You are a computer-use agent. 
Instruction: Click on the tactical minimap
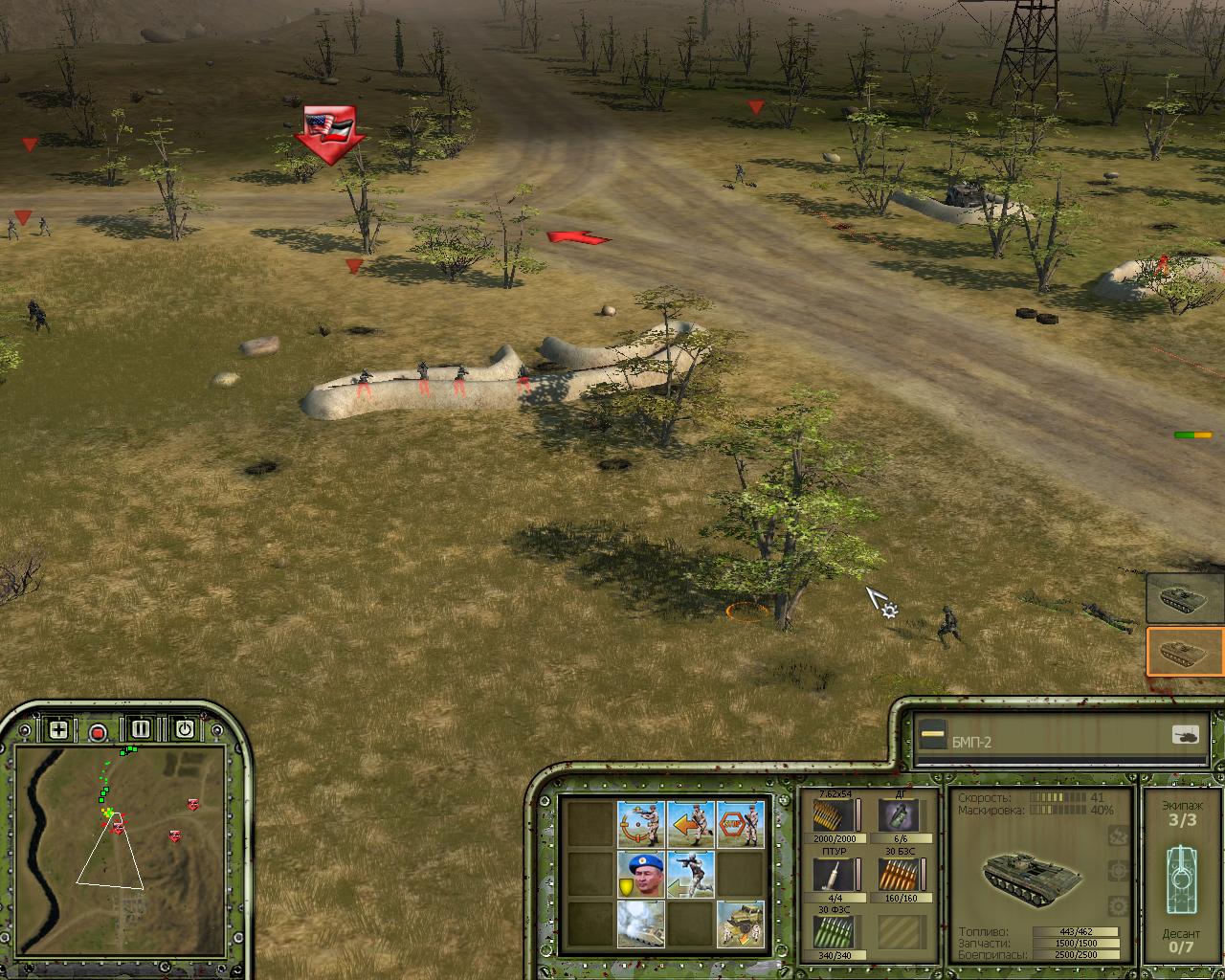121,842
